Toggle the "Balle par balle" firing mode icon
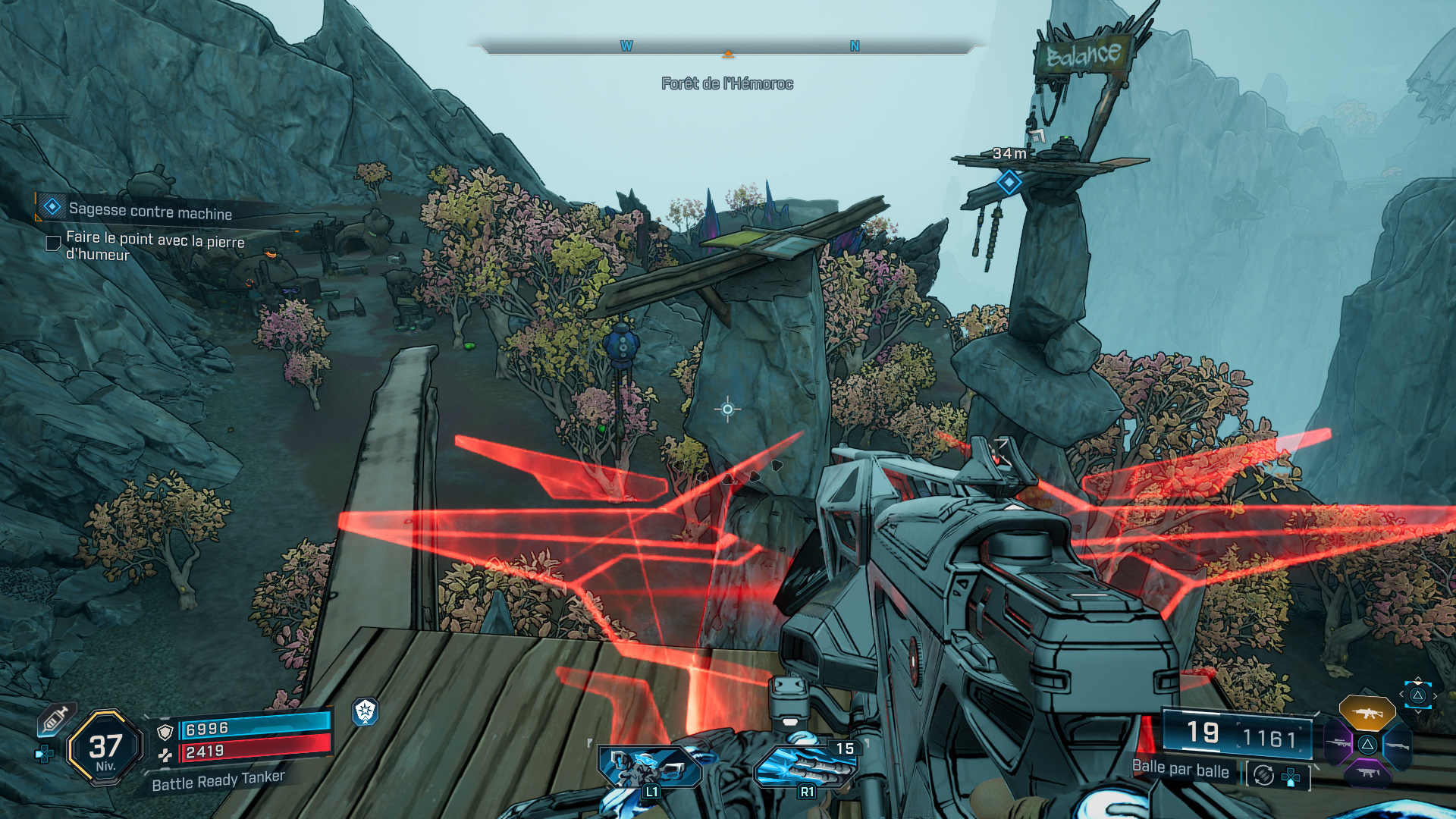Screen dimensions: 1456x819 1263,775
